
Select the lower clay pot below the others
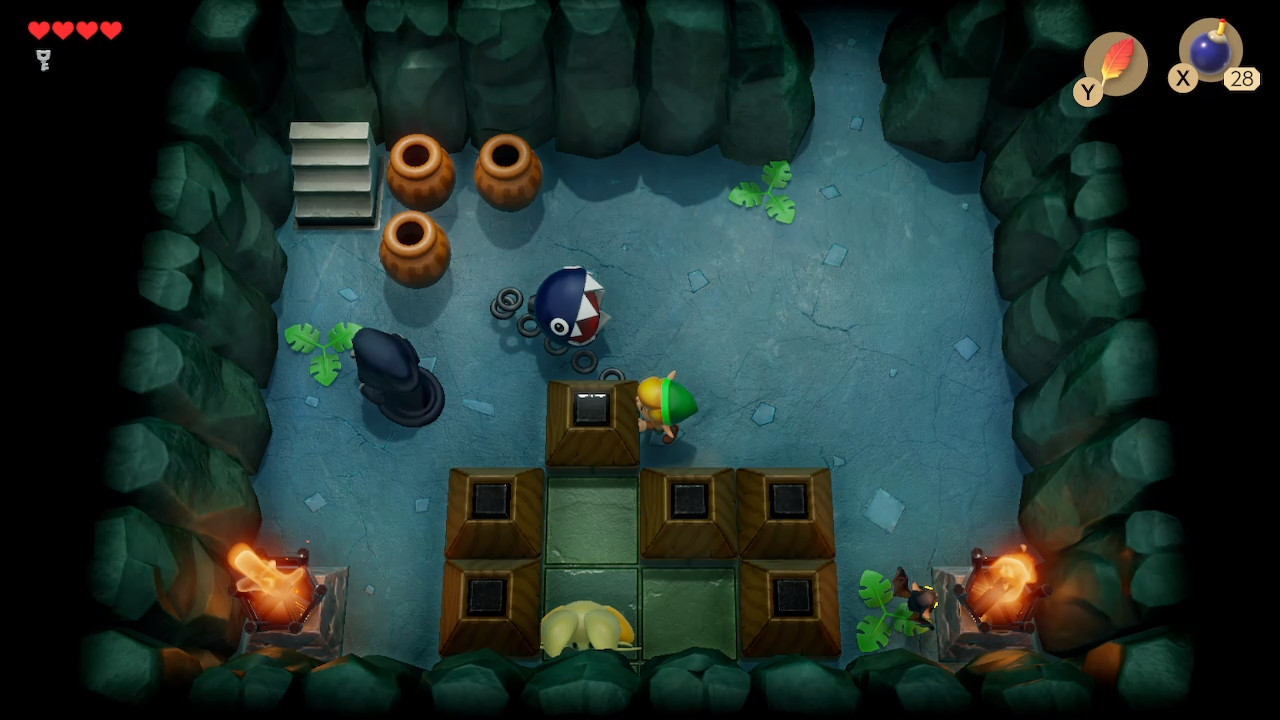coord(417,247)
